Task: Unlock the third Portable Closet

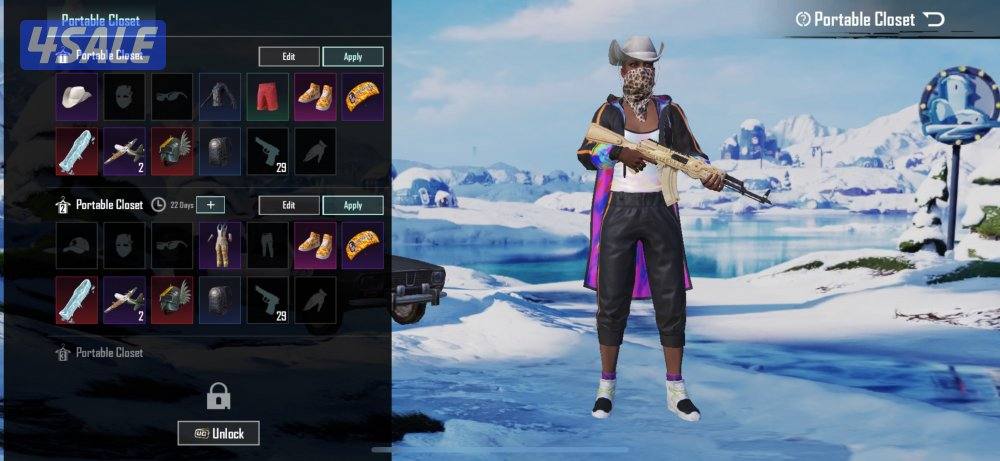Action: click(218, 432)
